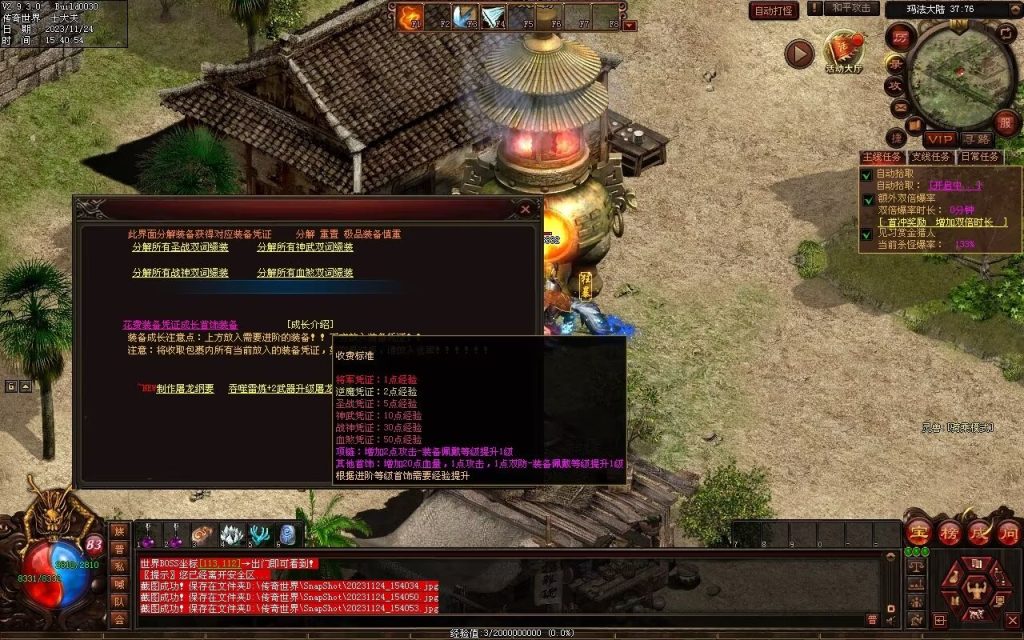
Task: Switch to the 支线任务 tab
Action: (930, 157)
